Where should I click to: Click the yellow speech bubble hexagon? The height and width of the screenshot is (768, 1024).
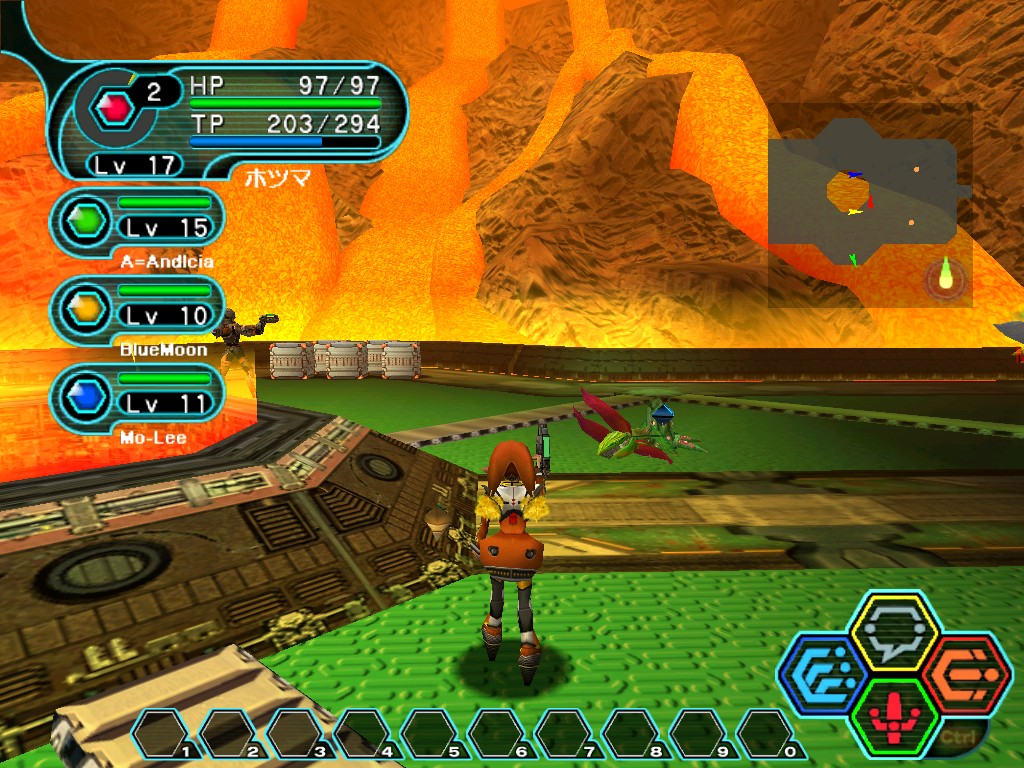coord(893,632)
